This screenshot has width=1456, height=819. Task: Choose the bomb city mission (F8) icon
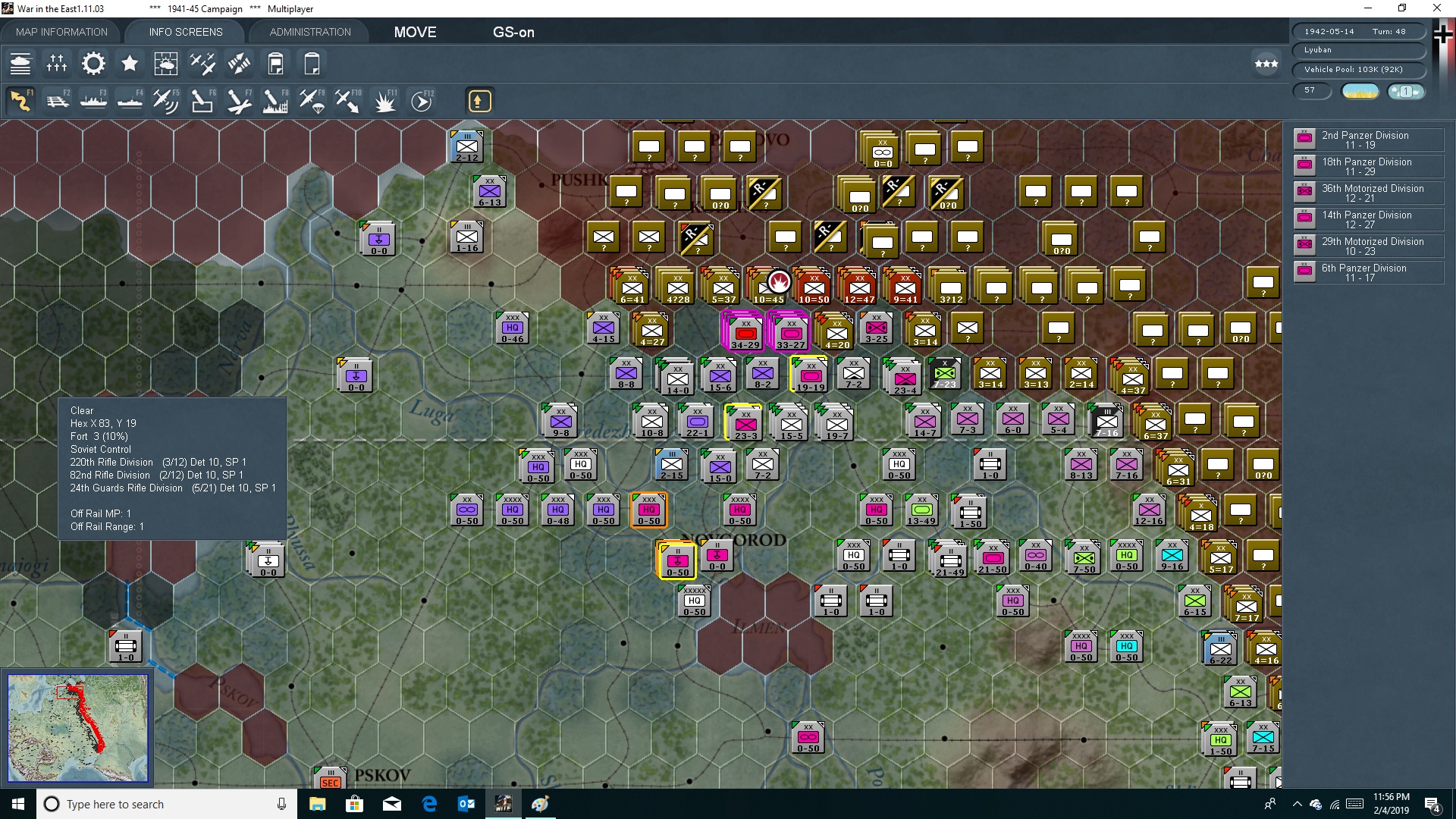pyautogui.click(x=275, y=100)
